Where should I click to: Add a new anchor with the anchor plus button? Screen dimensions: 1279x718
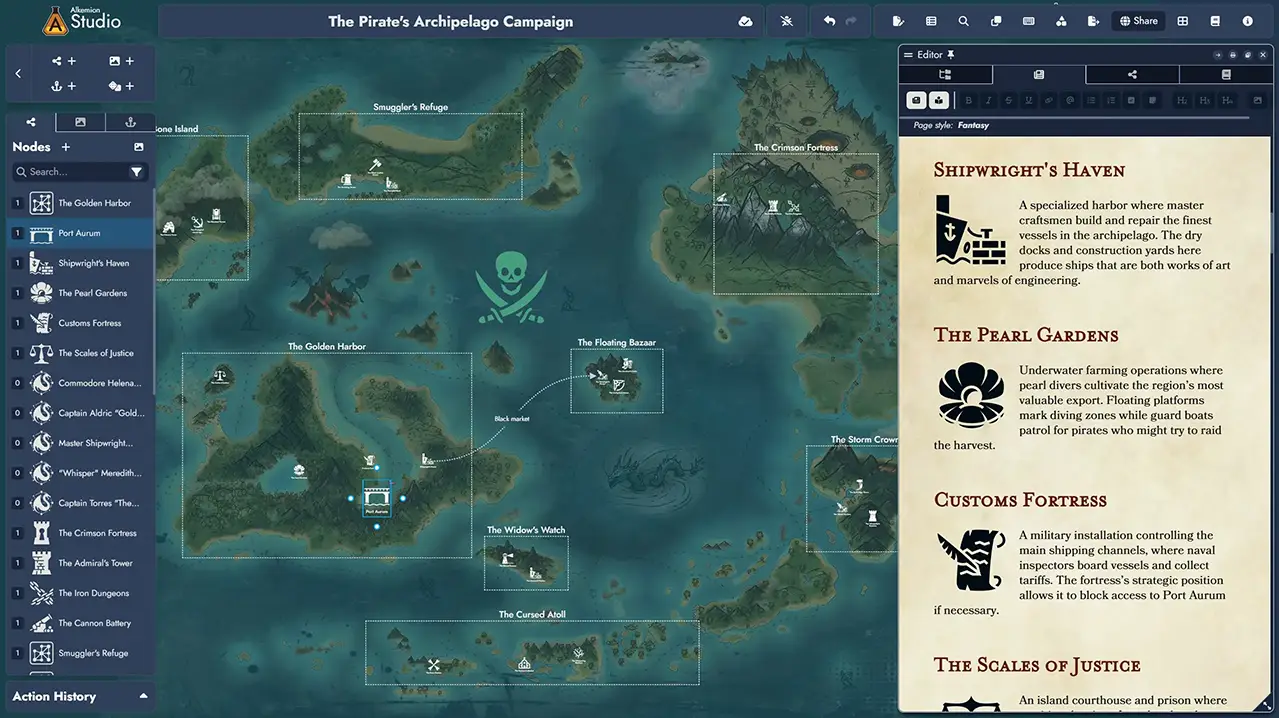(x=64, y=86)
